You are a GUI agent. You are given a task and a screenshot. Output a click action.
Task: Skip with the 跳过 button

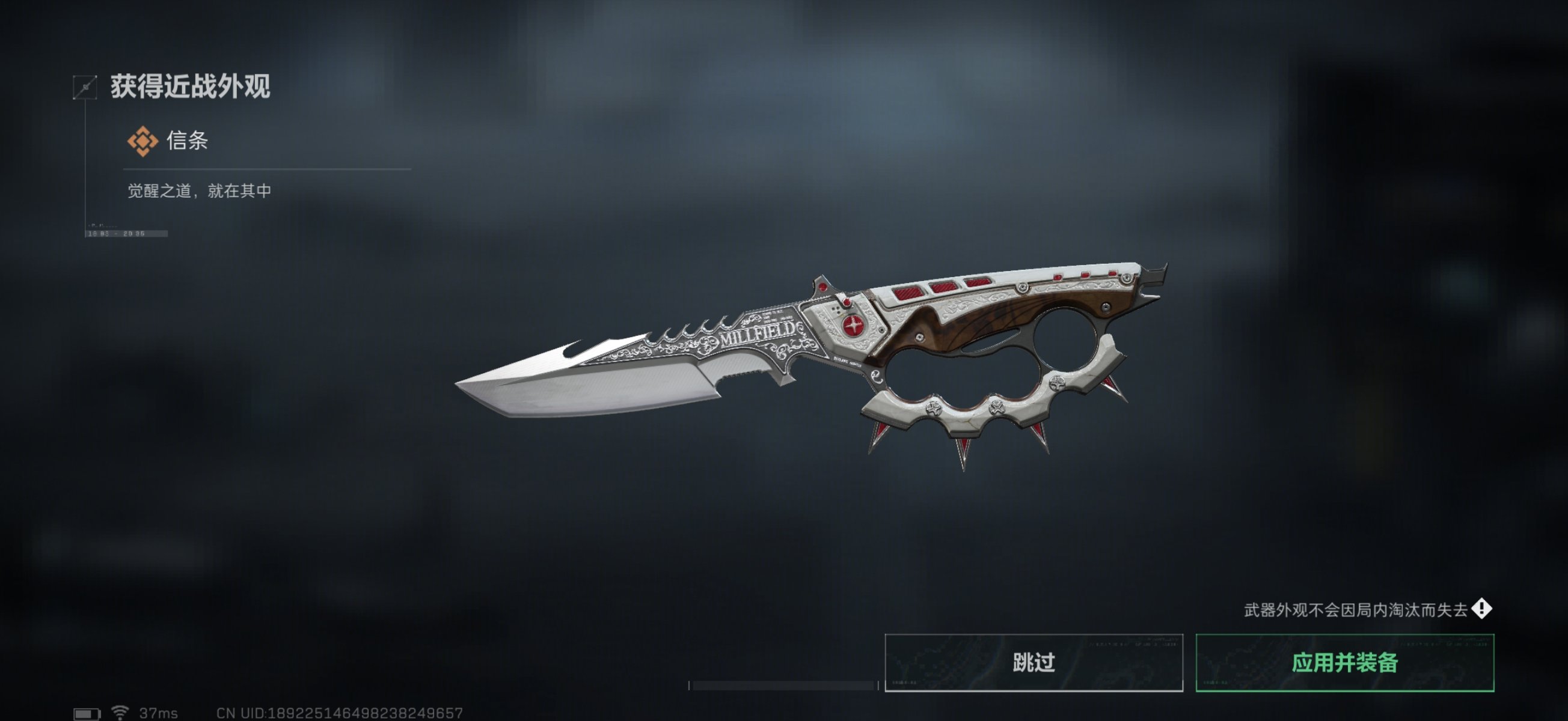1034,662
